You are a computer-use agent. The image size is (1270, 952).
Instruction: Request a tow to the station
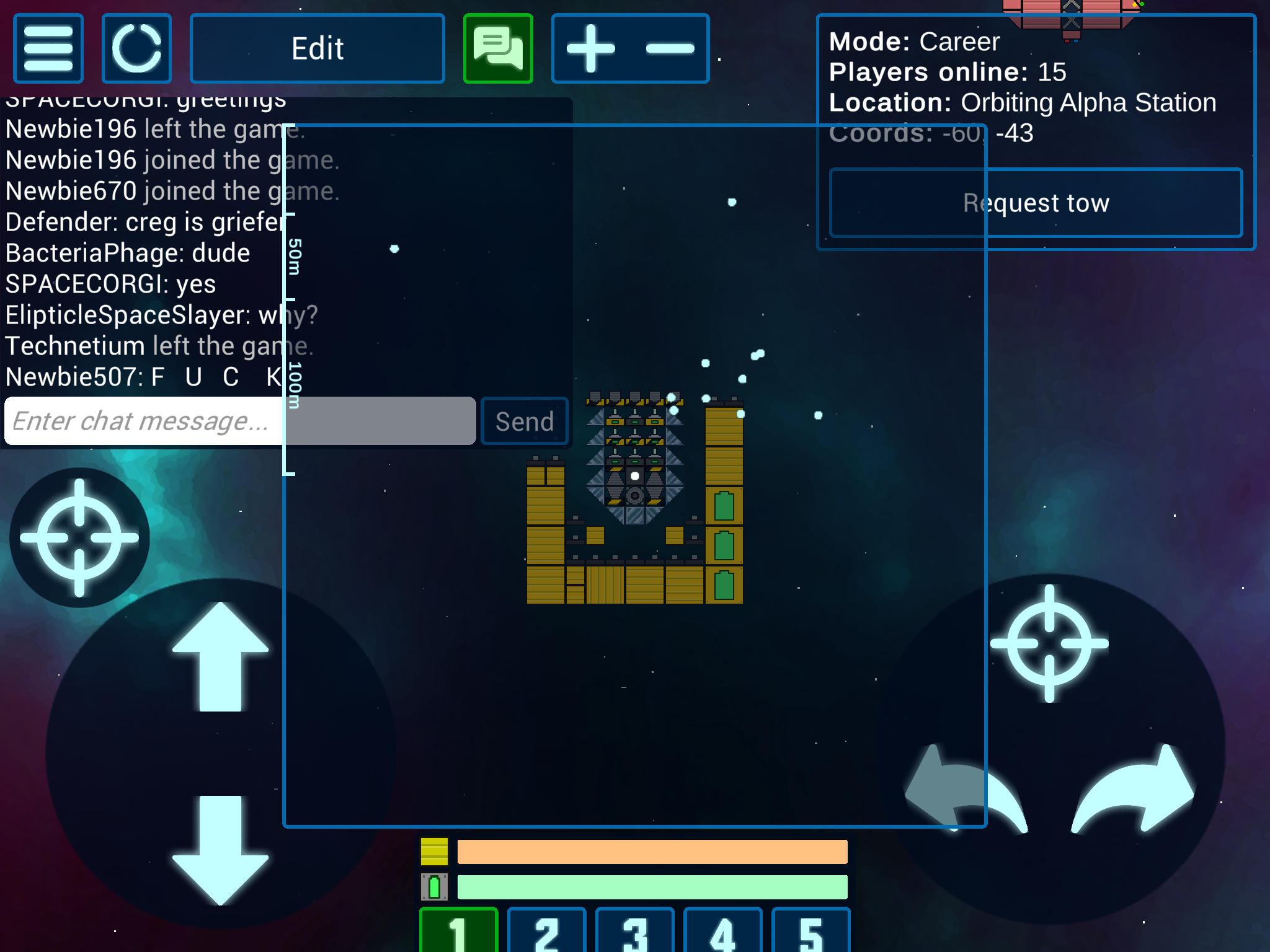(x=1036, y=203)
